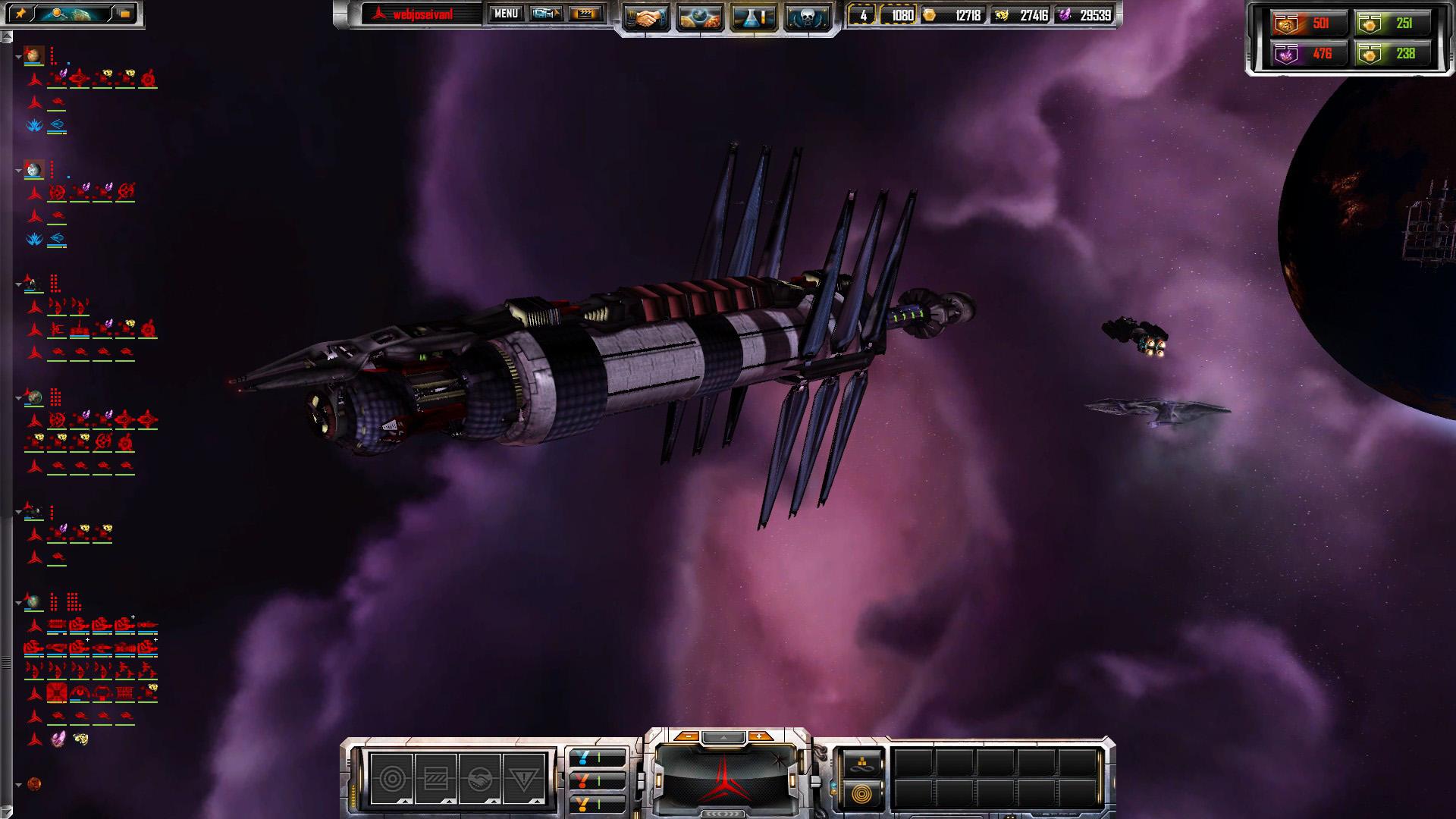This screenshot has width=1456, height=819.
Task: Click the orange concentric rings button
Action: [x=862, y=794]
